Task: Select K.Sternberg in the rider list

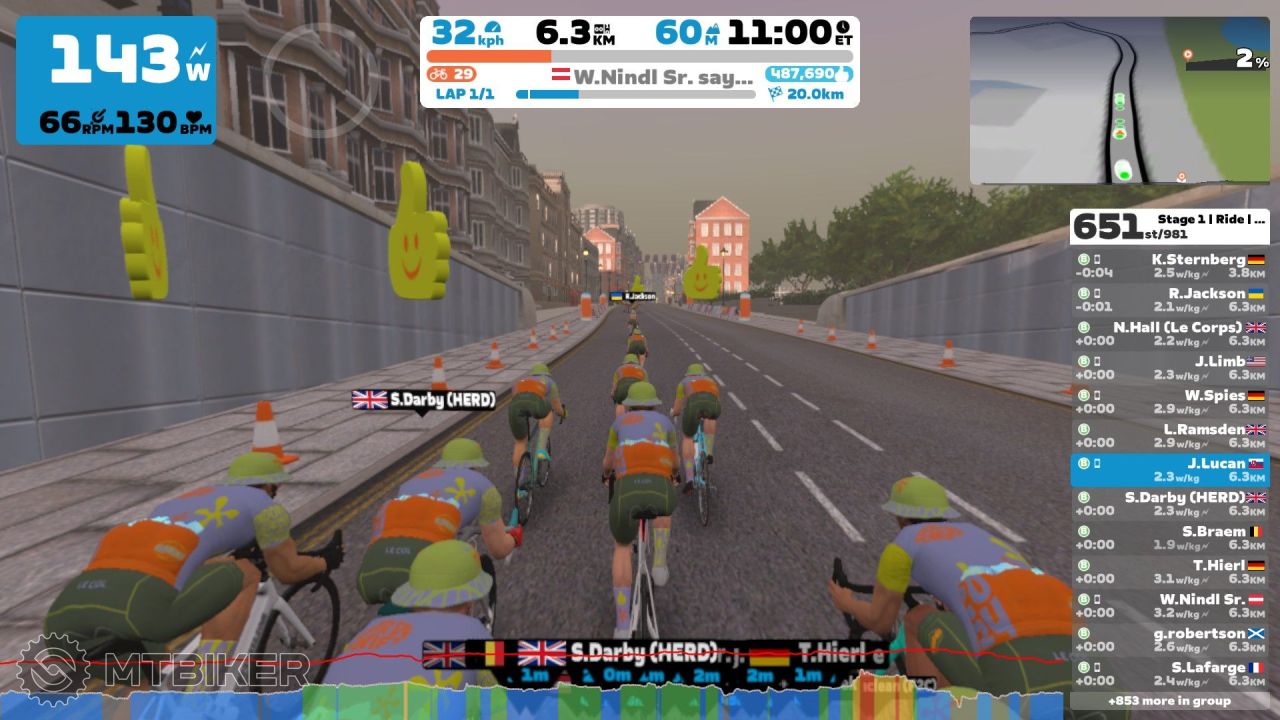Action: [x=1169, y=266]
